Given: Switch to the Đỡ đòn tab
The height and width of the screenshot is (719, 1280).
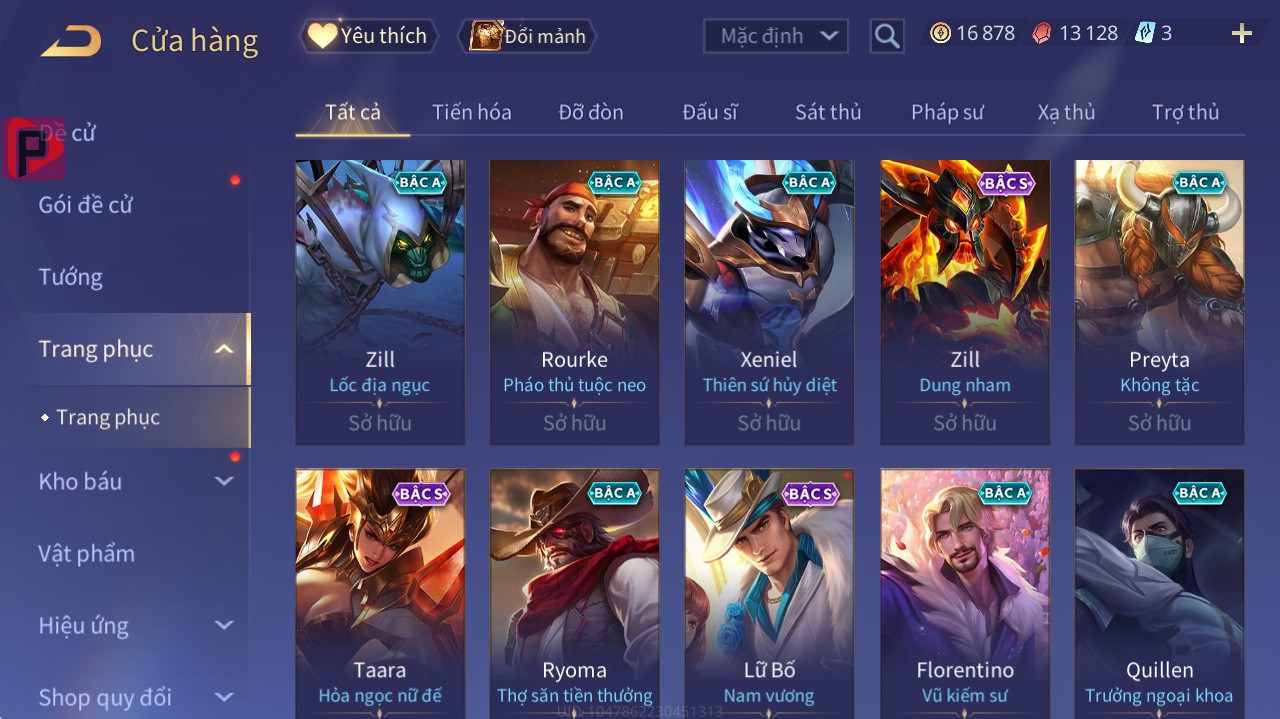Looking at the screenshot, I should coord(590,112).
